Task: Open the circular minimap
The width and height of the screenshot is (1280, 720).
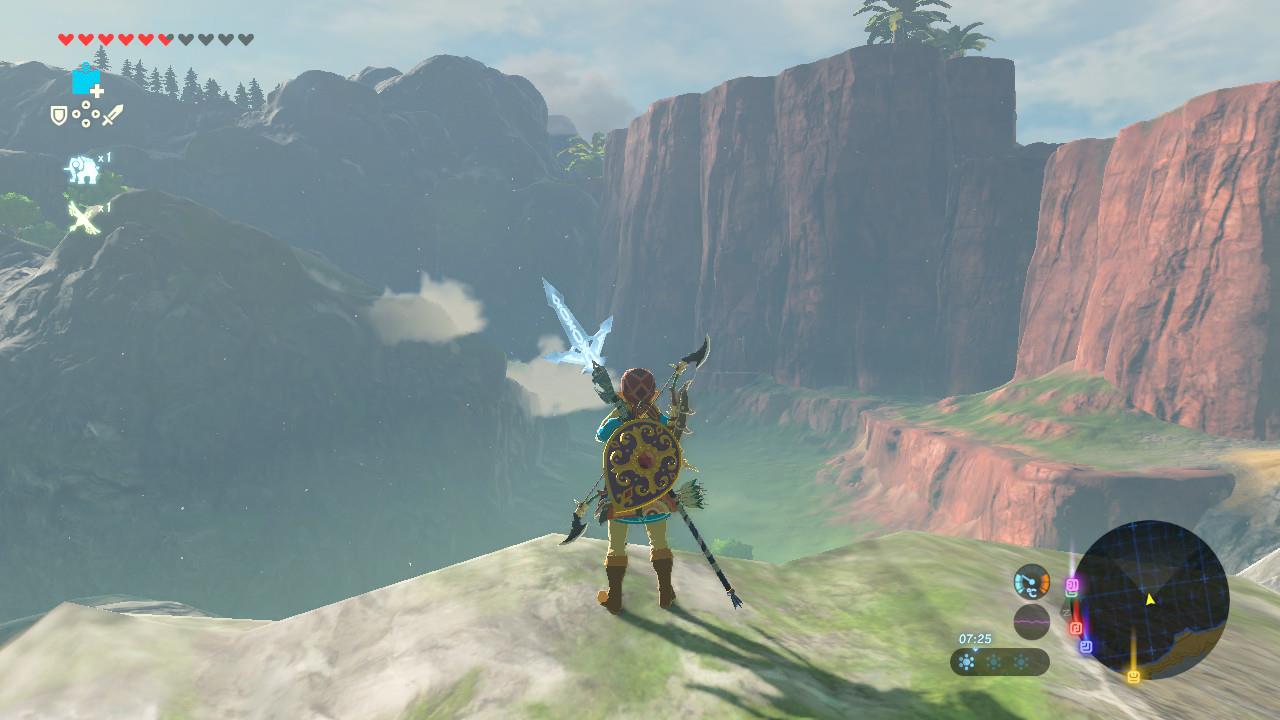Action: [1150, 599]
